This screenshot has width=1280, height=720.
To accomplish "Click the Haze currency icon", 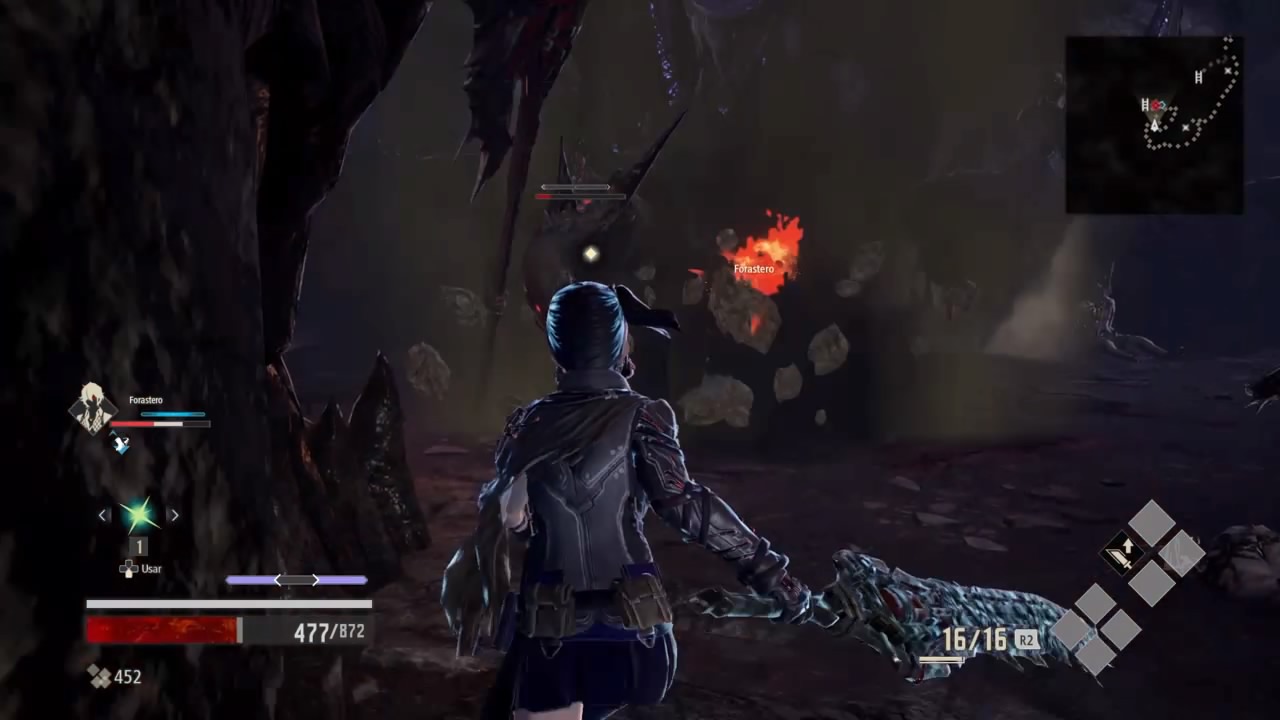I will pos(99,677).
